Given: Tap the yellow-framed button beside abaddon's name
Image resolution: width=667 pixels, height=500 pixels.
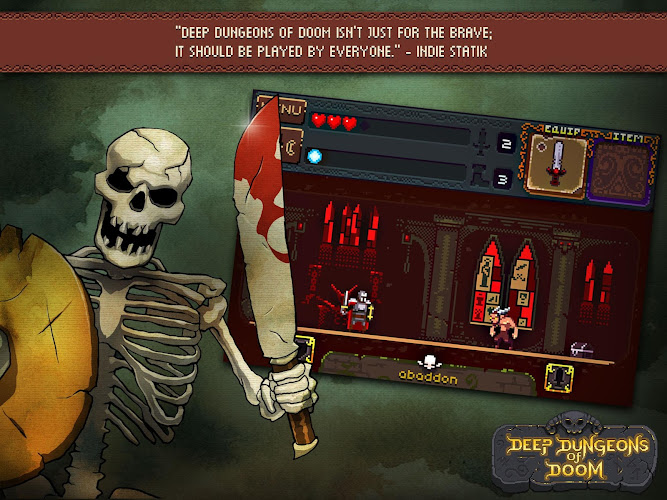Looking at the screenshot, I should 560,378.
